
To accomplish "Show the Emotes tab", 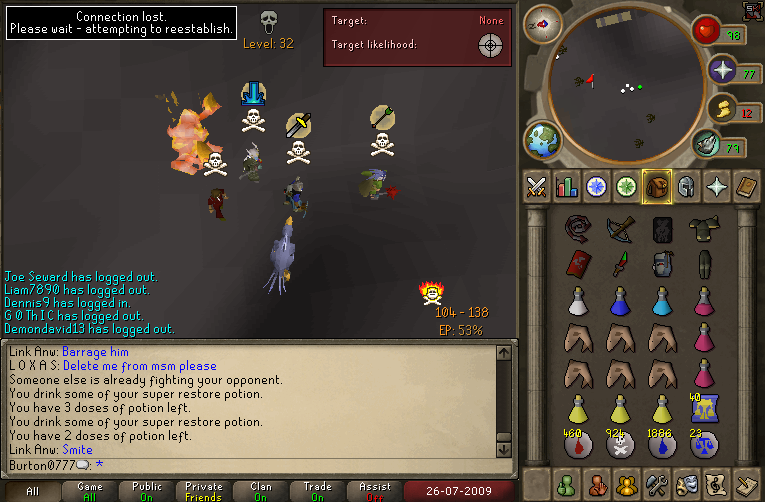I will pyautogui.click(x=687, y=483).
